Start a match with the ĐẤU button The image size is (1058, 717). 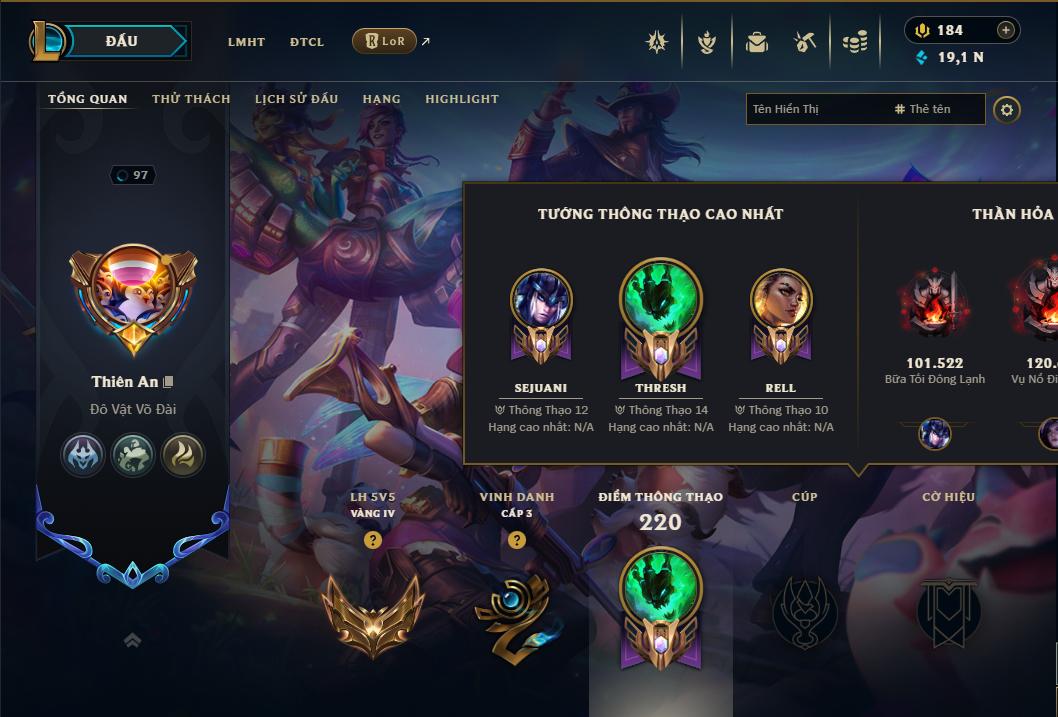pyautogui.click(x=122, y=41)
